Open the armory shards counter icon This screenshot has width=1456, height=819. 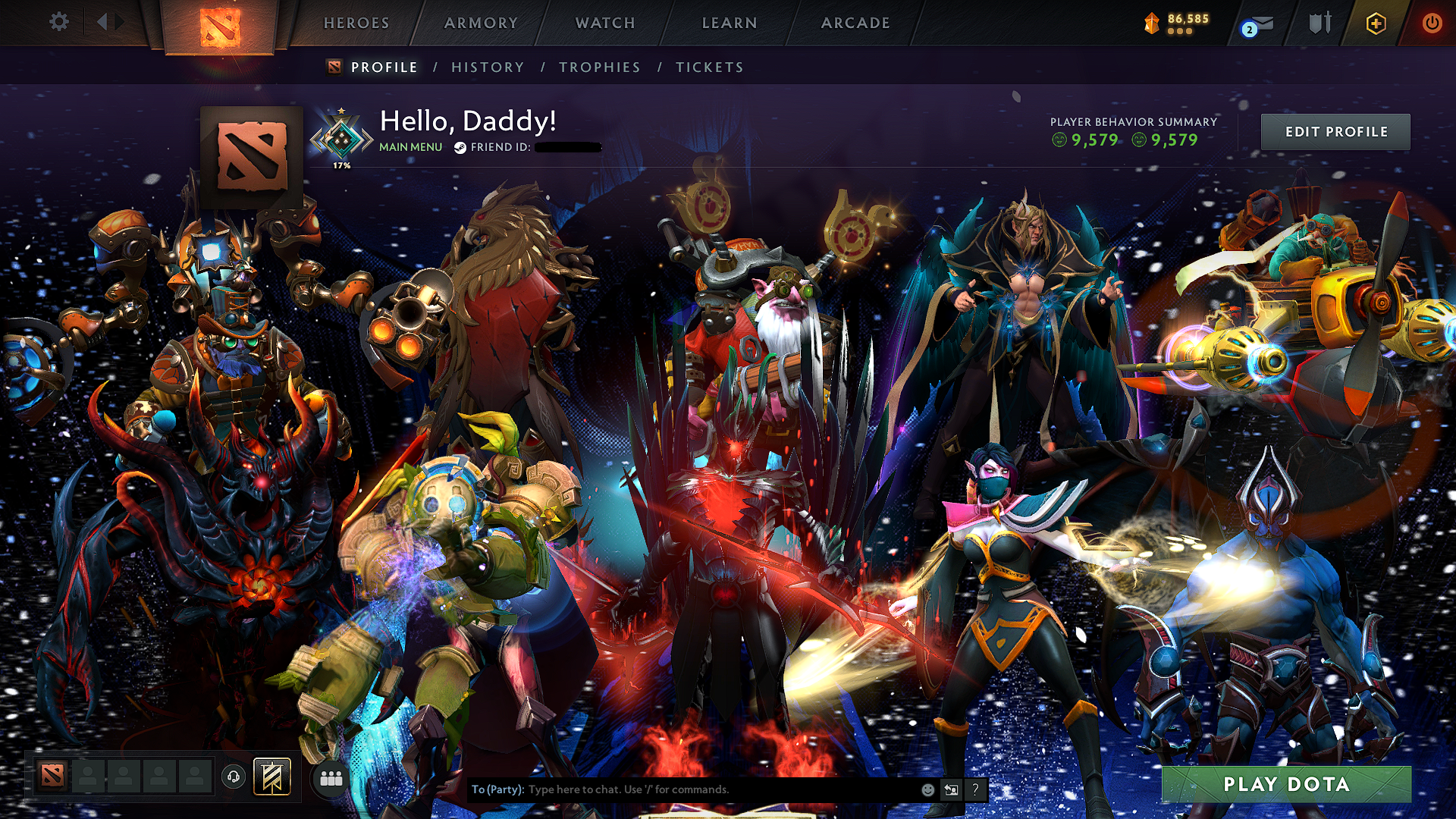click(x=1152, y=23)
